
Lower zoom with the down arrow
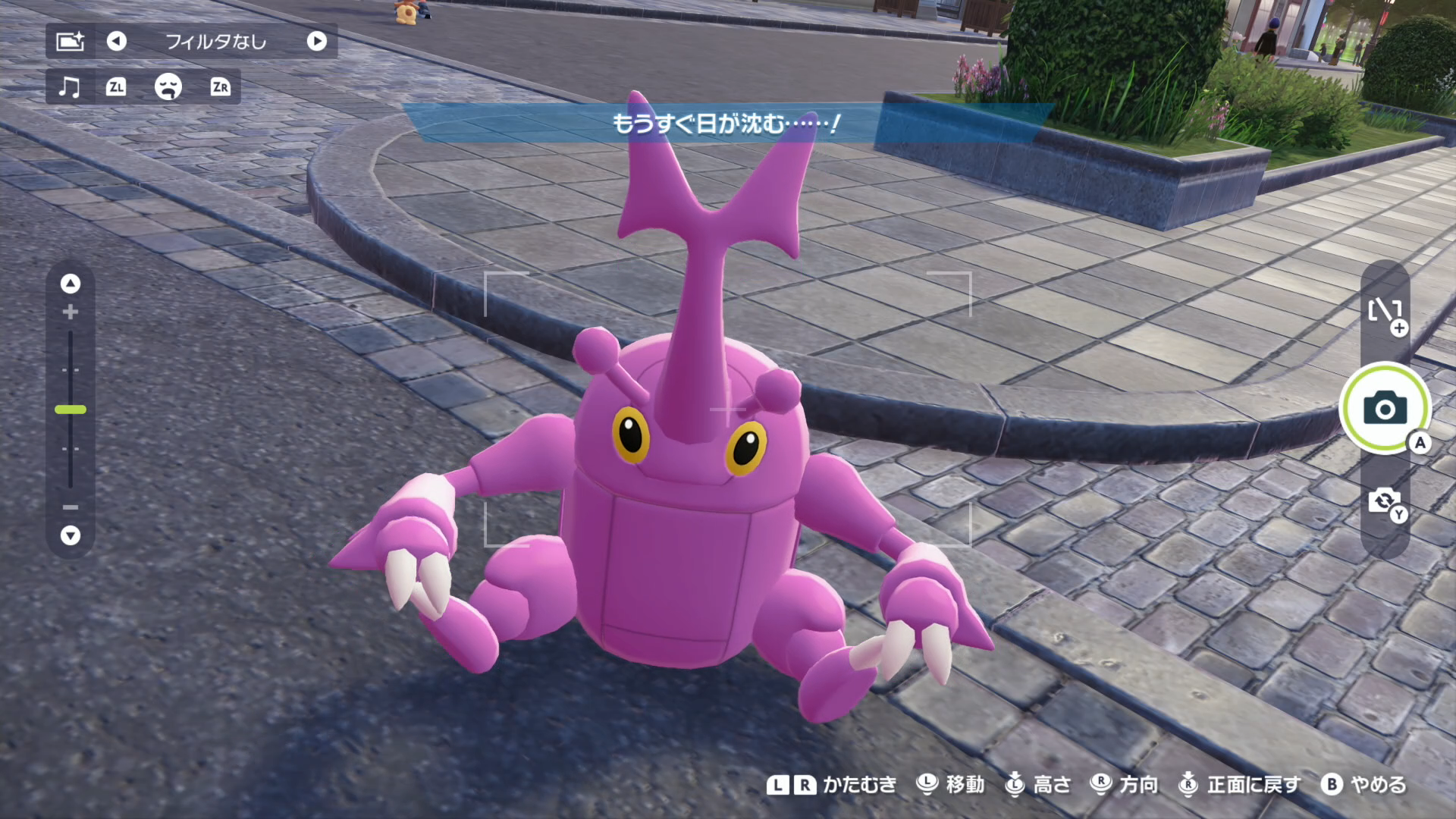(71, 535)
